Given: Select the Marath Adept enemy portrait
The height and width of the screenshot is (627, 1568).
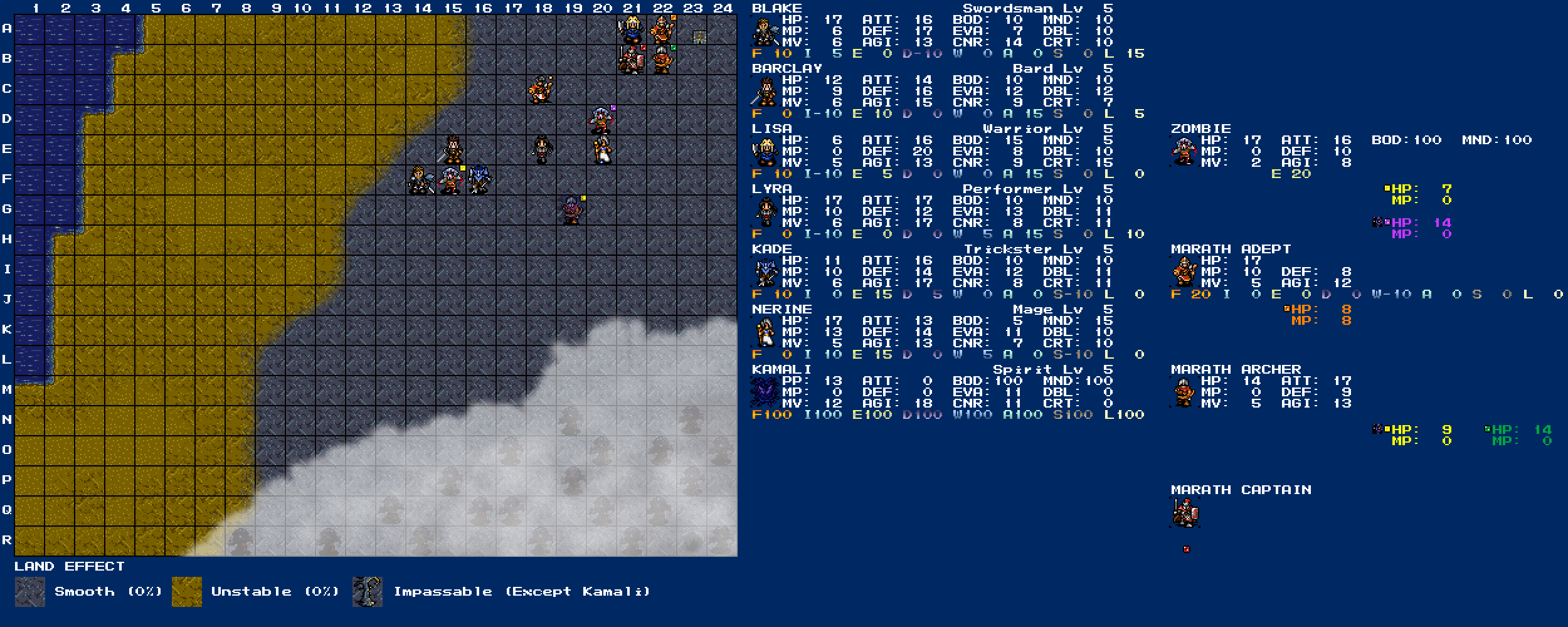Looking at the screenshot, I should tap(1184, 272).
